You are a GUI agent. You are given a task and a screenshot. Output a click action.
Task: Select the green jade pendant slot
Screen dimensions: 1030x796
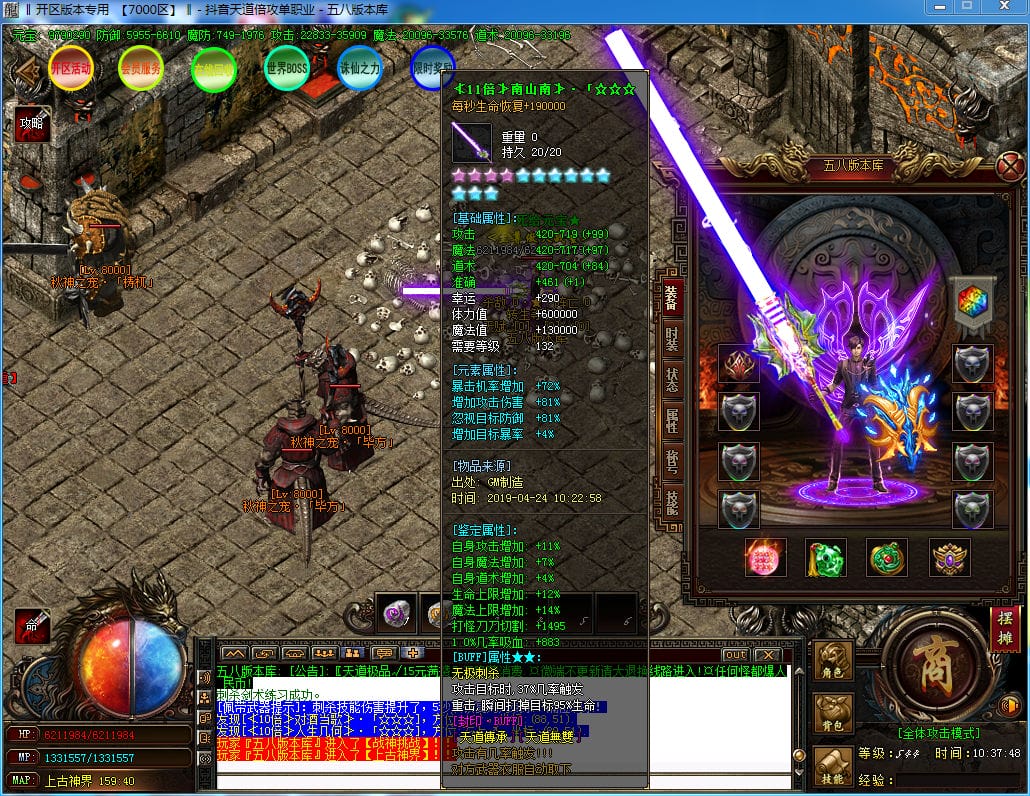826,558
